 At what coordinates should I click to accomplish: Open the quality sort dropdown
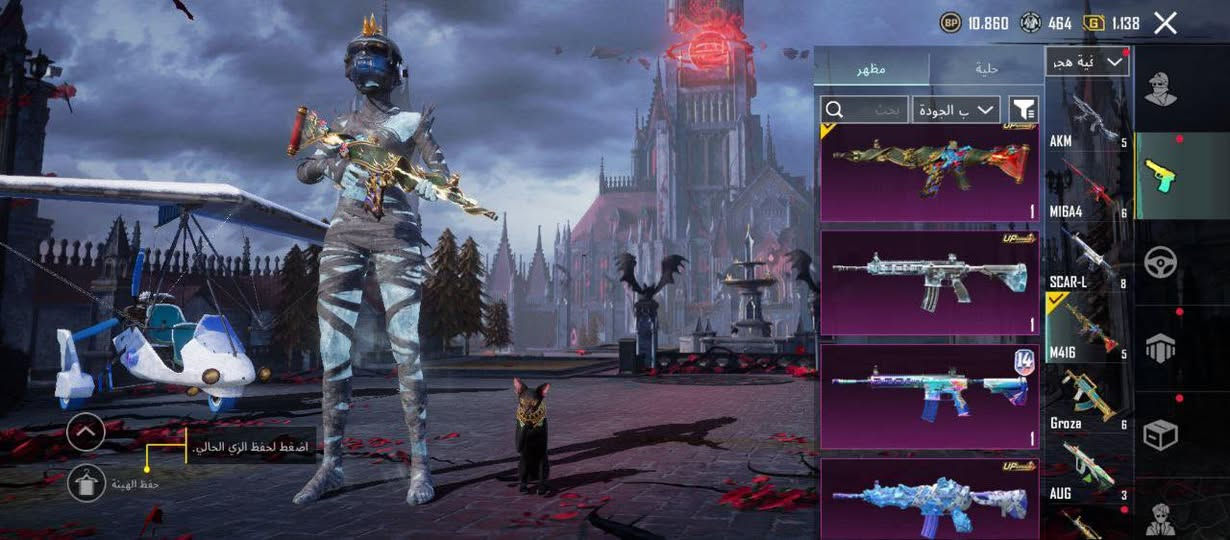pos(956,109)
